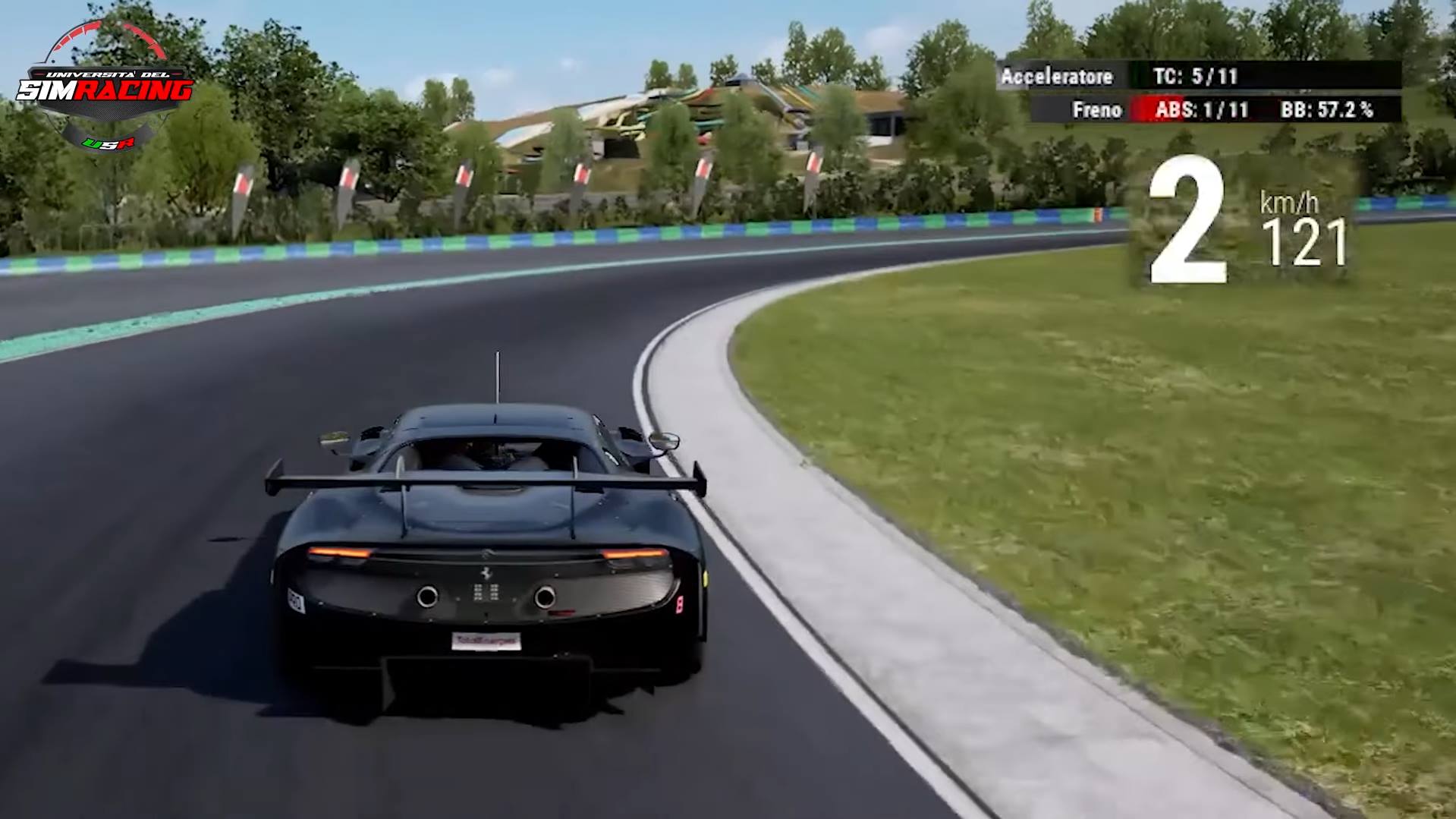Toggle the Acceleratore throttle readout
The height and width of the screenshot is (819, 1456).
[x=1058, y=77]
